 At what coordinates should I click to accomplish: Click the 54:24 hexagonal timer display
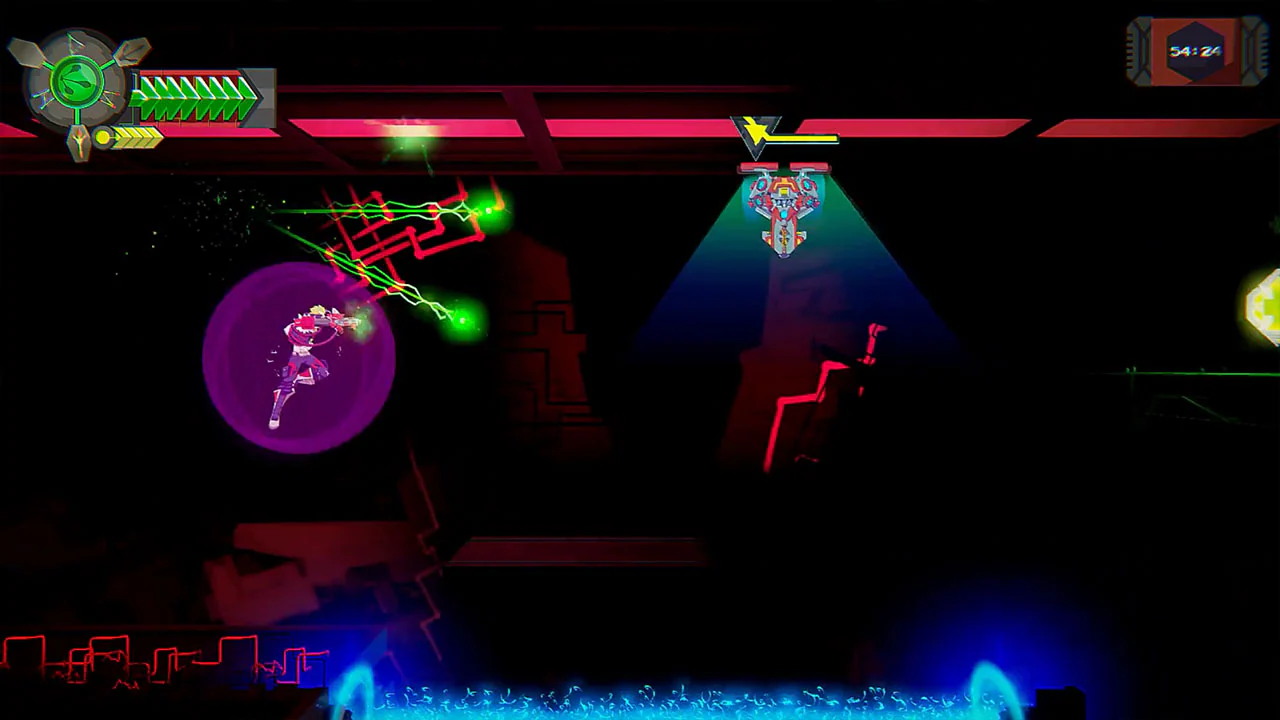(1194, 50)
